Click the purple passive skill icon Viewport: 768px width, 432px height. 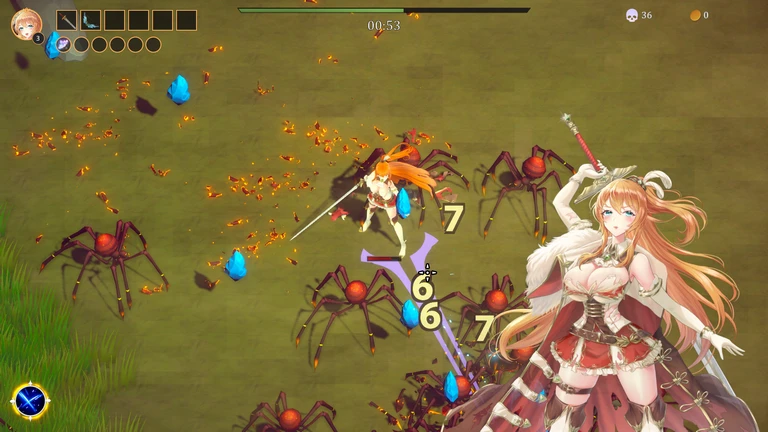click(x=64, y=44)
